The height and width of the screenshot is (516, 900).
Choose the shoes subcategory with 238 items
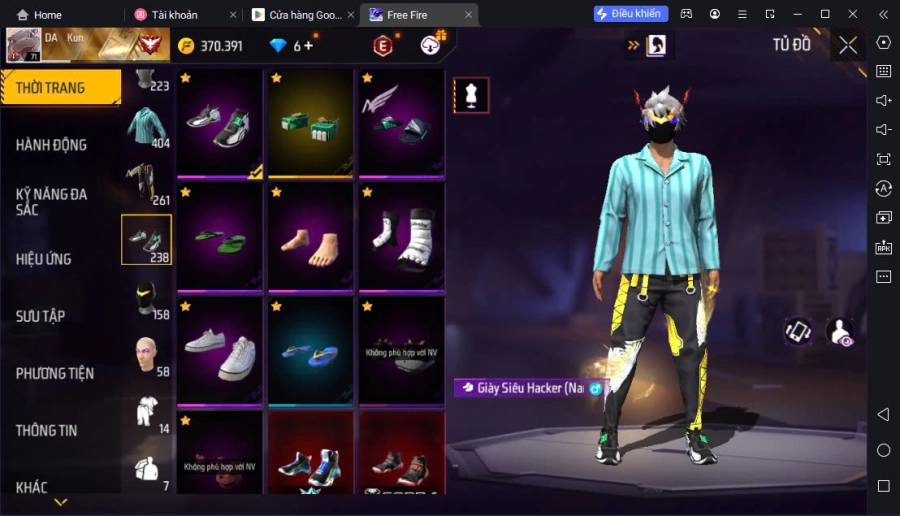click(147, 240)
